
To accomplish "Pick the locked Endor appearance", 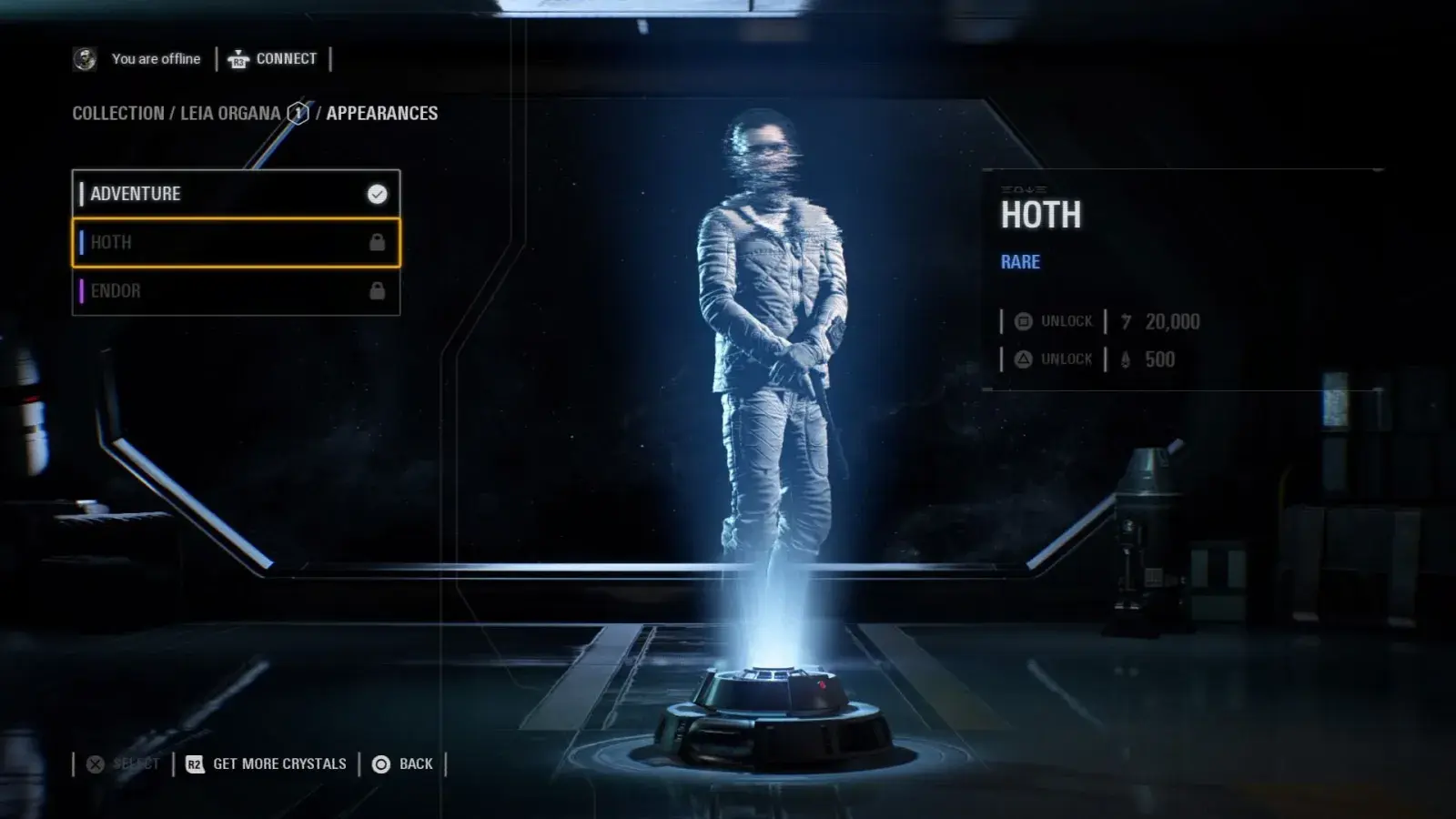I will (x=235, y=291).
